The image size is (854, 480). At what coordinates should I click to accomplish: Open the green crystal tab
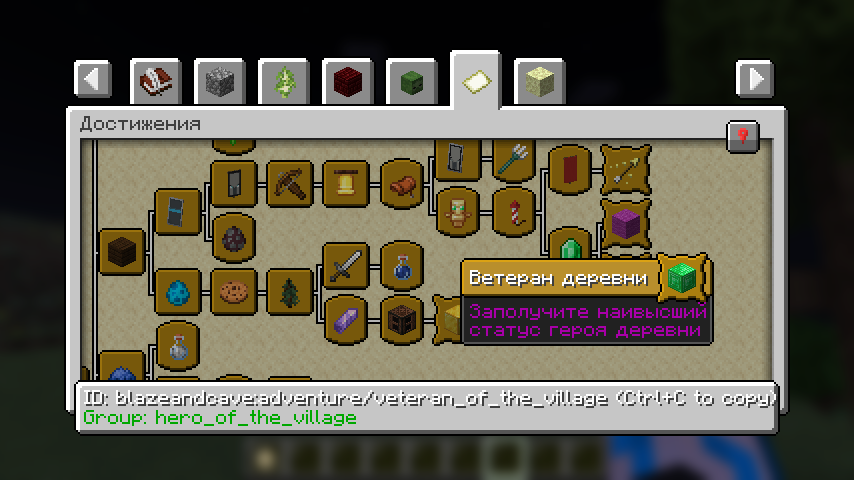(x=284, y=81)
